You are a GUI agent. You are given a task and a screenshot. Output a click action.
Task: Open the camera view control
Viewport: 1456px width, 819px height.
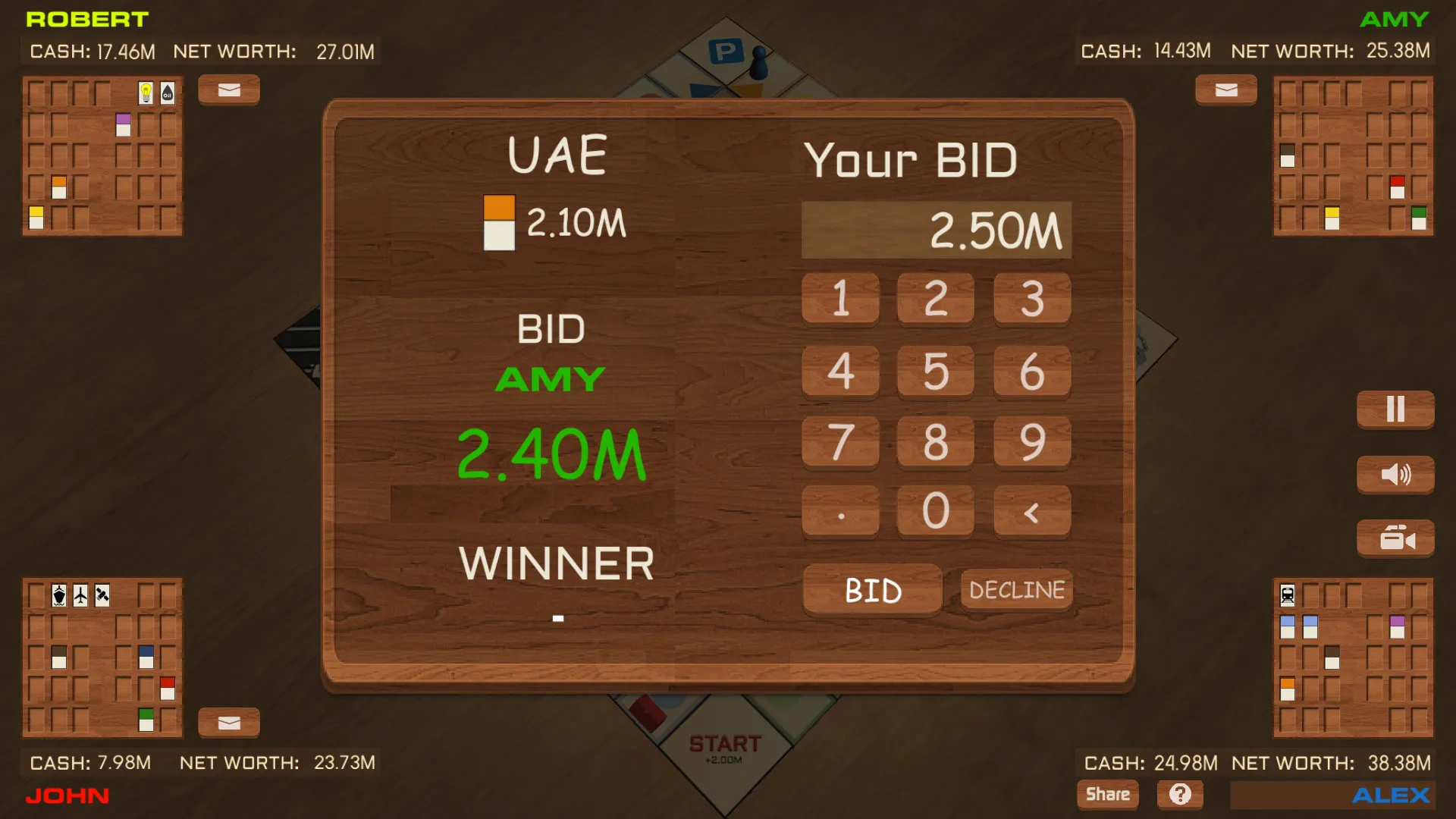[1395, 538]
